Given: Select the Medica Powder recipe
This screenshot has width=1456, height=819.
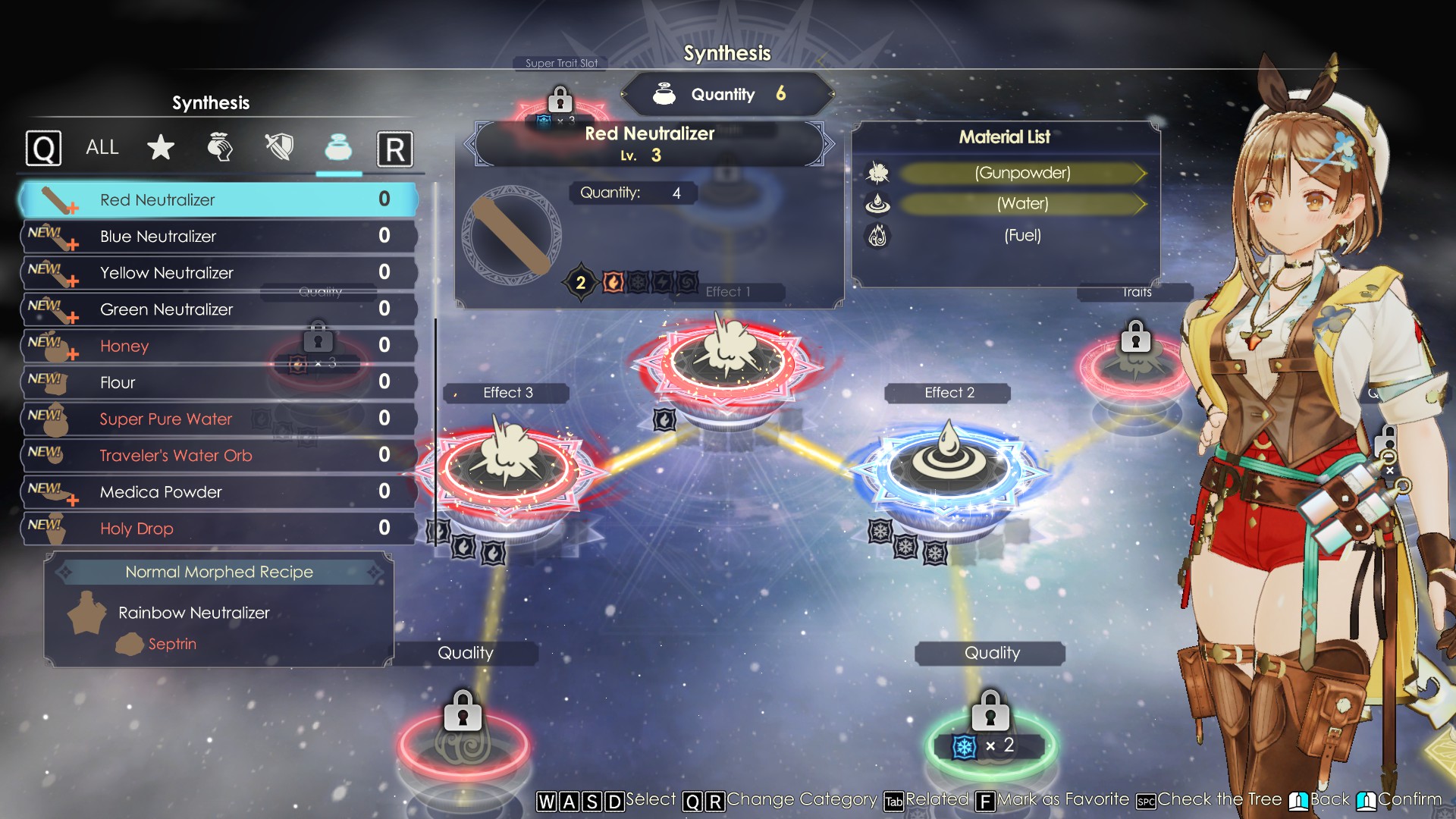Looking at the screenshot, I should (x=218, y=492).
